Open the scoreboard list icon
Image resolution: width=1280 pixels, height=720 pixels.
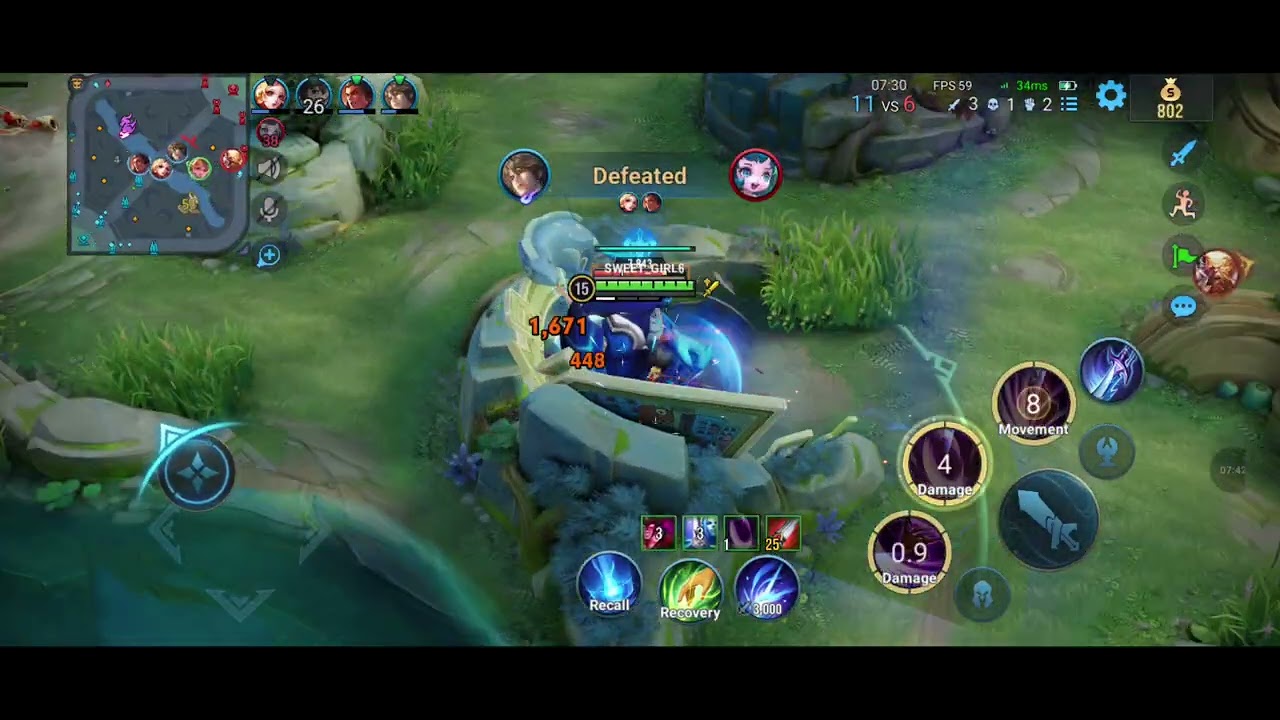click(x=1069, y=104)
